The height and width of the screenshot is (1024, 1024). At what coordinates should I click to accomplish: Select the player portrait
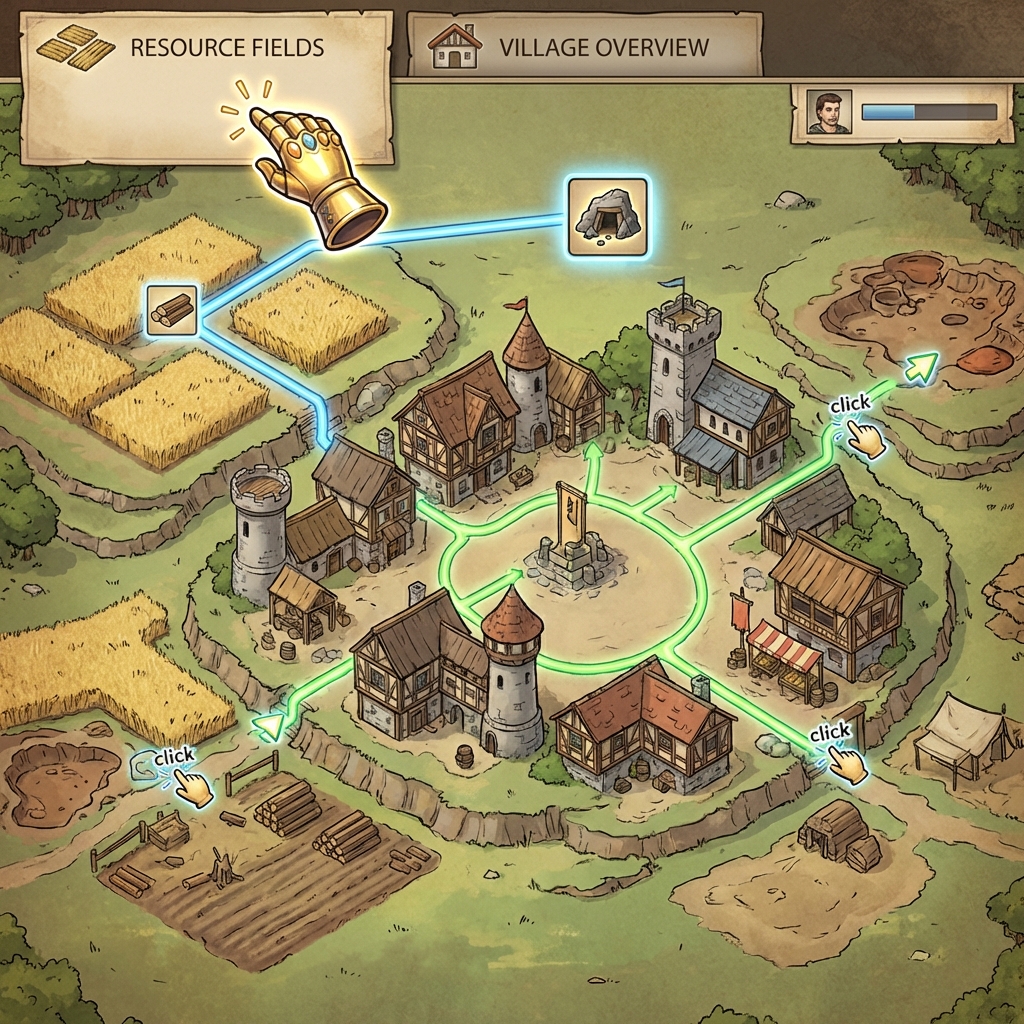[828, 112]
